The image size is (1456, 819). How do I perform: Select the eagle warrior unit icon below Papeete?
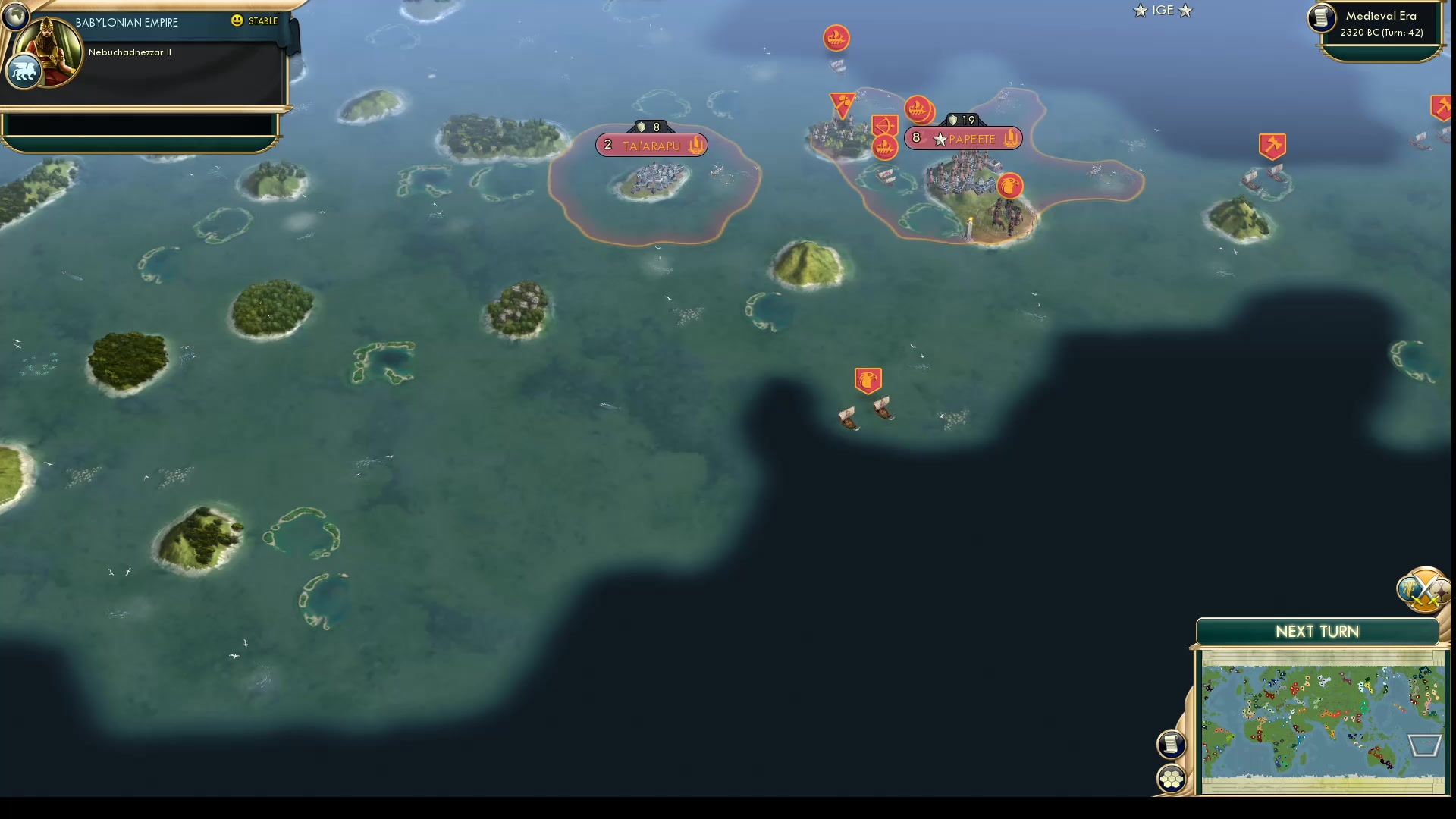(1009, 185)
